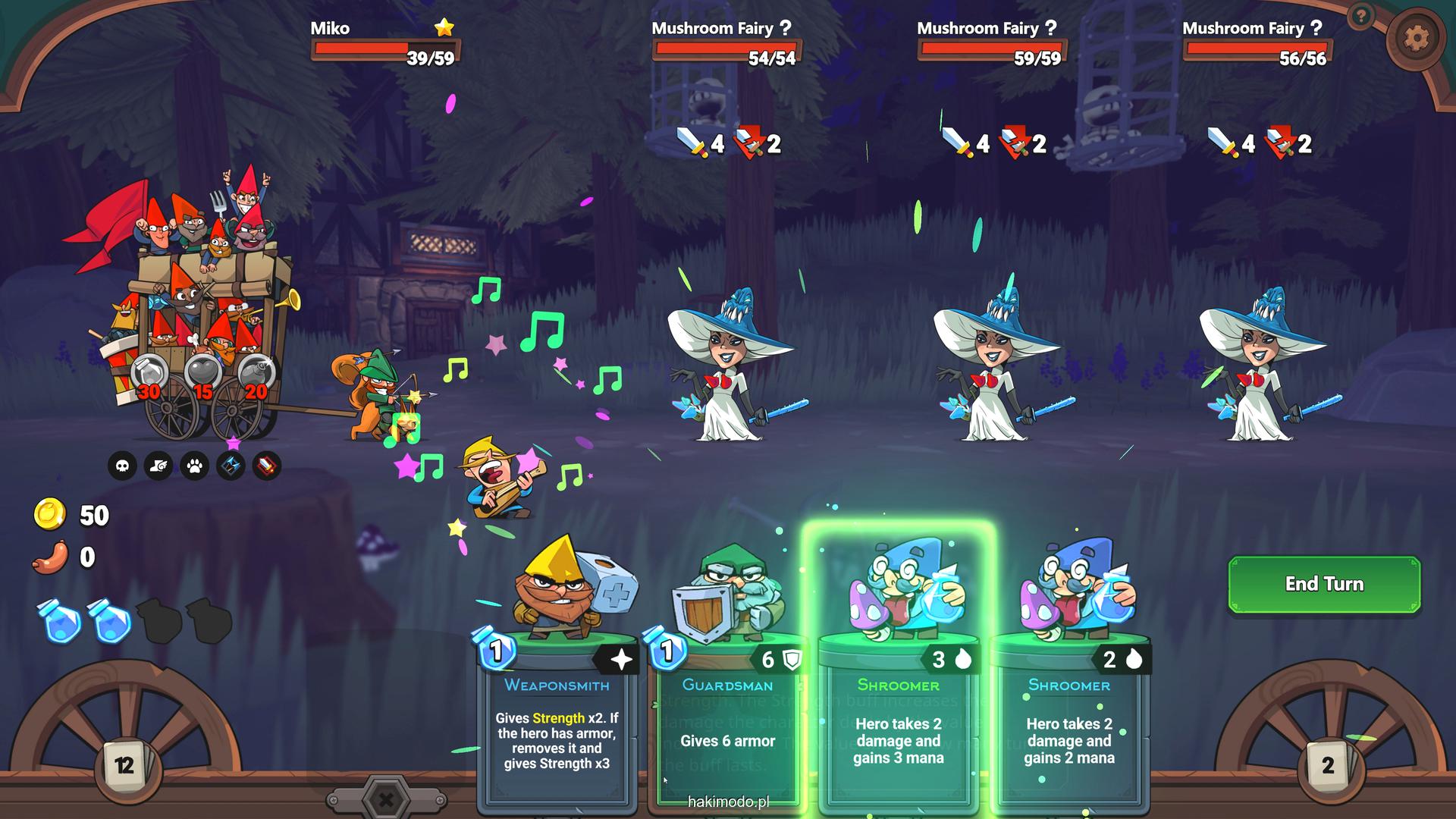The height and width of the screenshot is (819, 1456).
Task: Inspect the skull status icon
Action: tap(122, 466)
